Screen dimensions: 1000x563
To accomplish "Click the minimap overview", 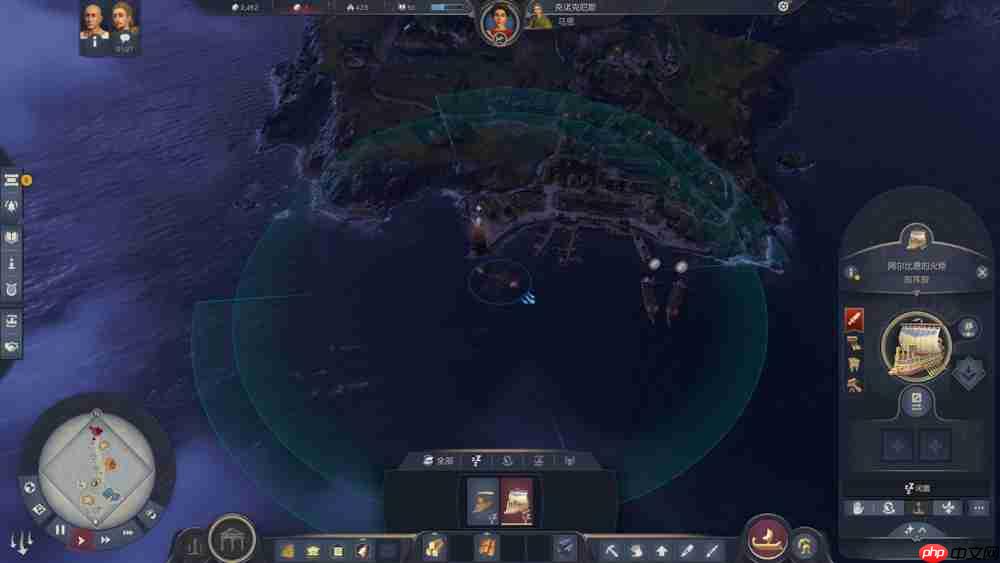I will 96,462.
